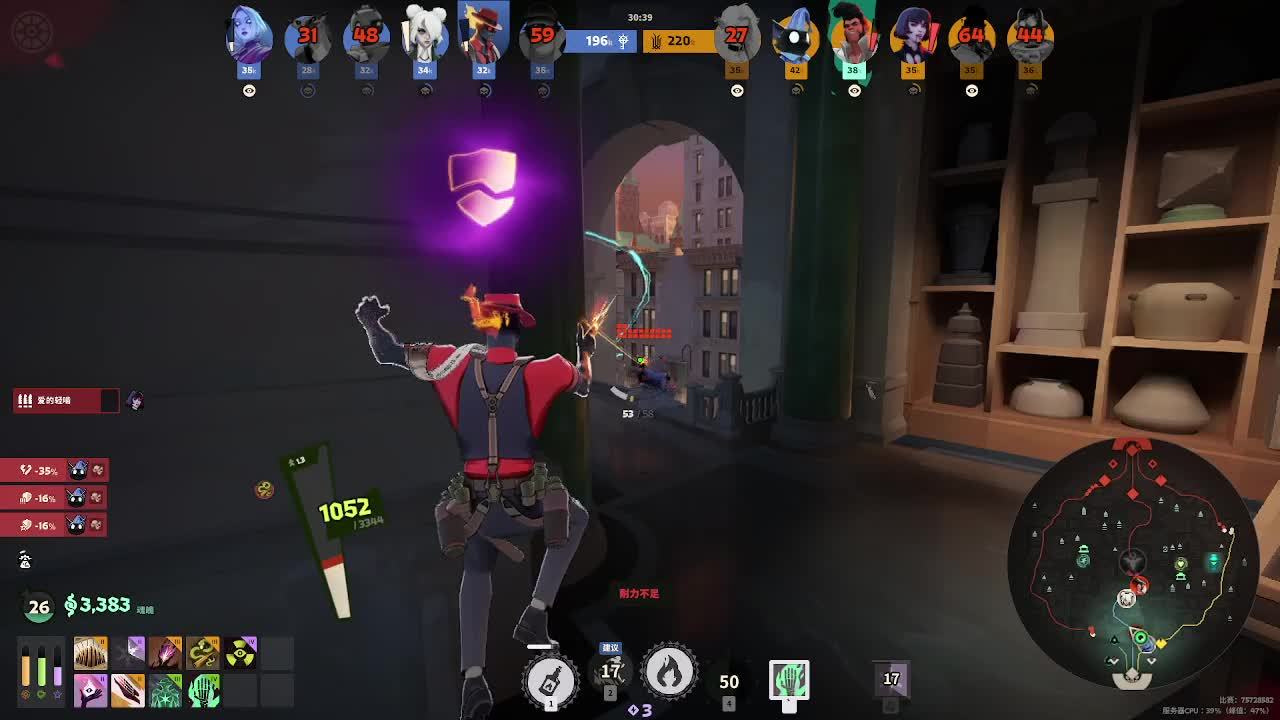Select the red-hat hero portrait
This screenshot has width=1280, height=720.
484,34
